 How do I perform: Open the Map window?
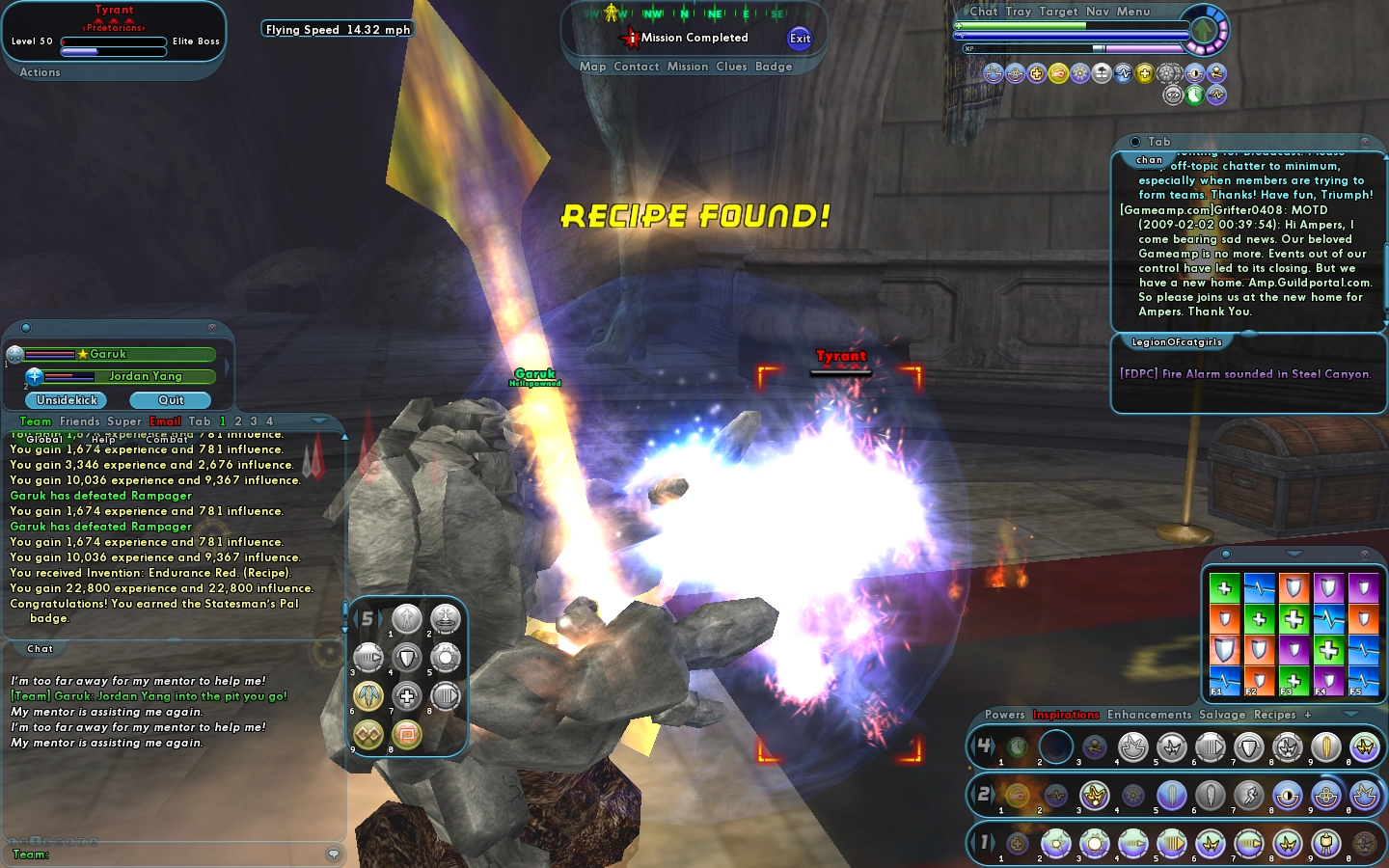pos(592,67)
